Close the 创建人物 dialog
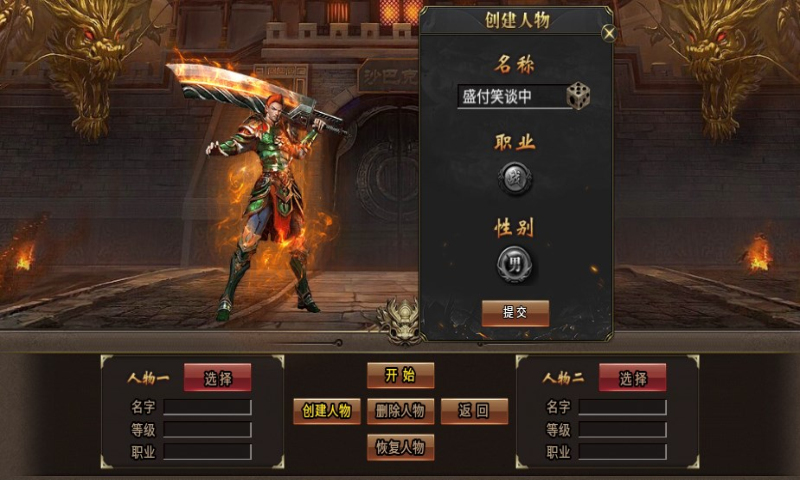 609,33
